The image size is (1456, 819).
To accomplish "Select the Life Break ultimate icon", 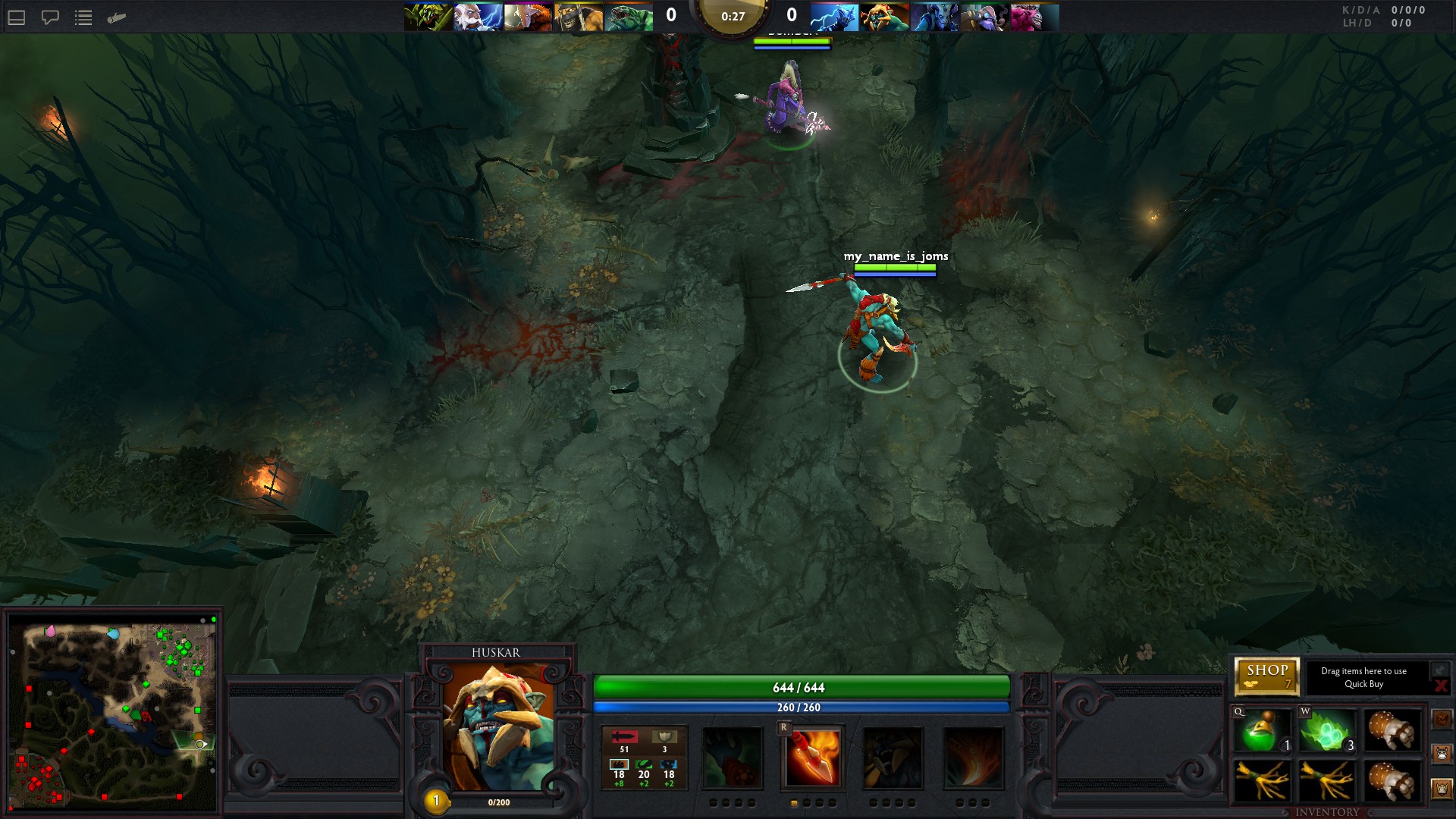I will (973, 757).
